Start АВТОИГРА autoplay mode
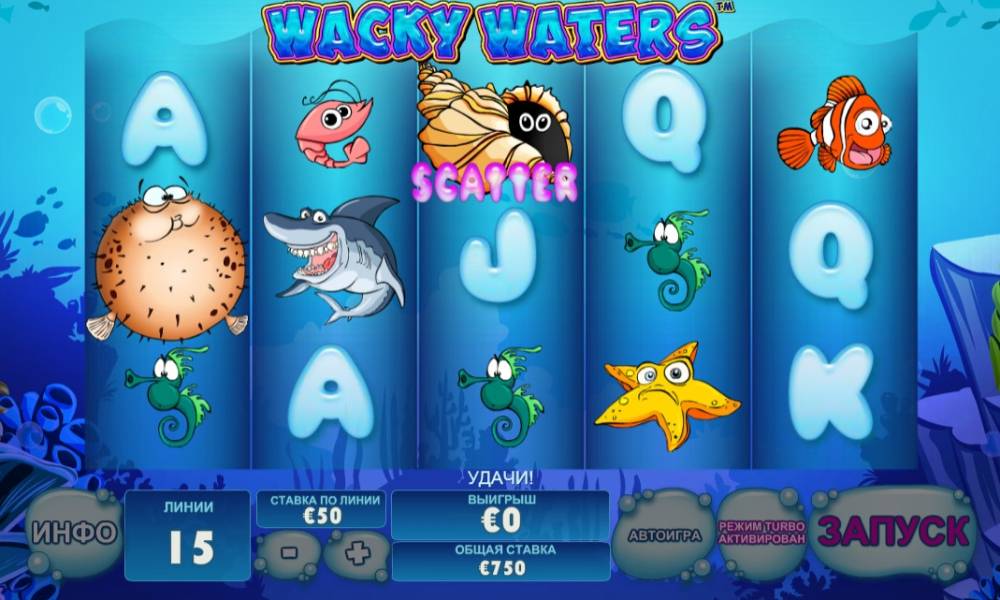Screen dimensions: 1000x600 tap(662, 535)
